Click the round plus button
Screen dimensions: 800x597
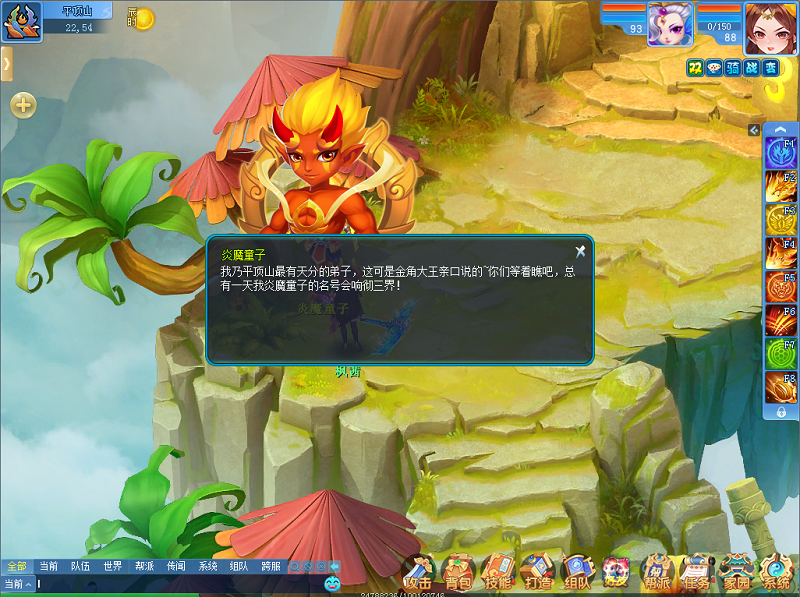tap(23, 104)
